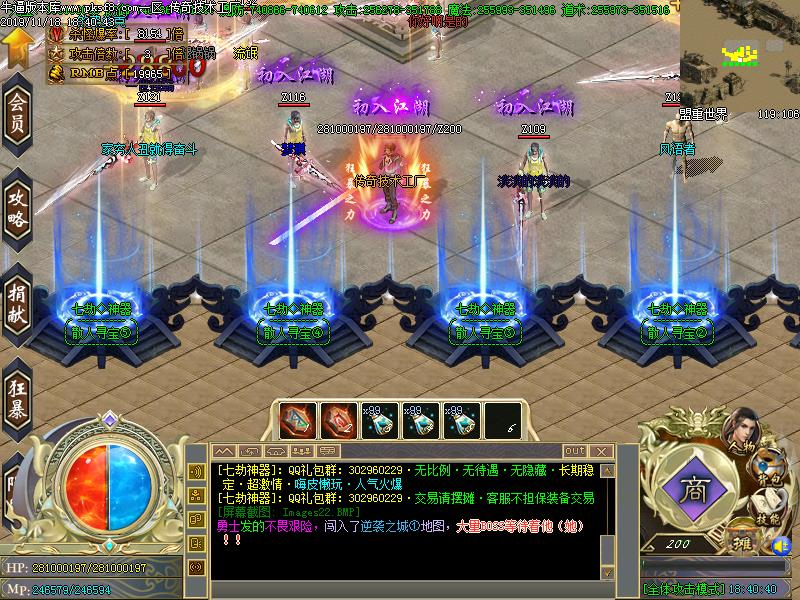Click the golden up-arrow collapse button
This screenshot has width=800, height=600.
pyautogui.click(x=16, y=44)
